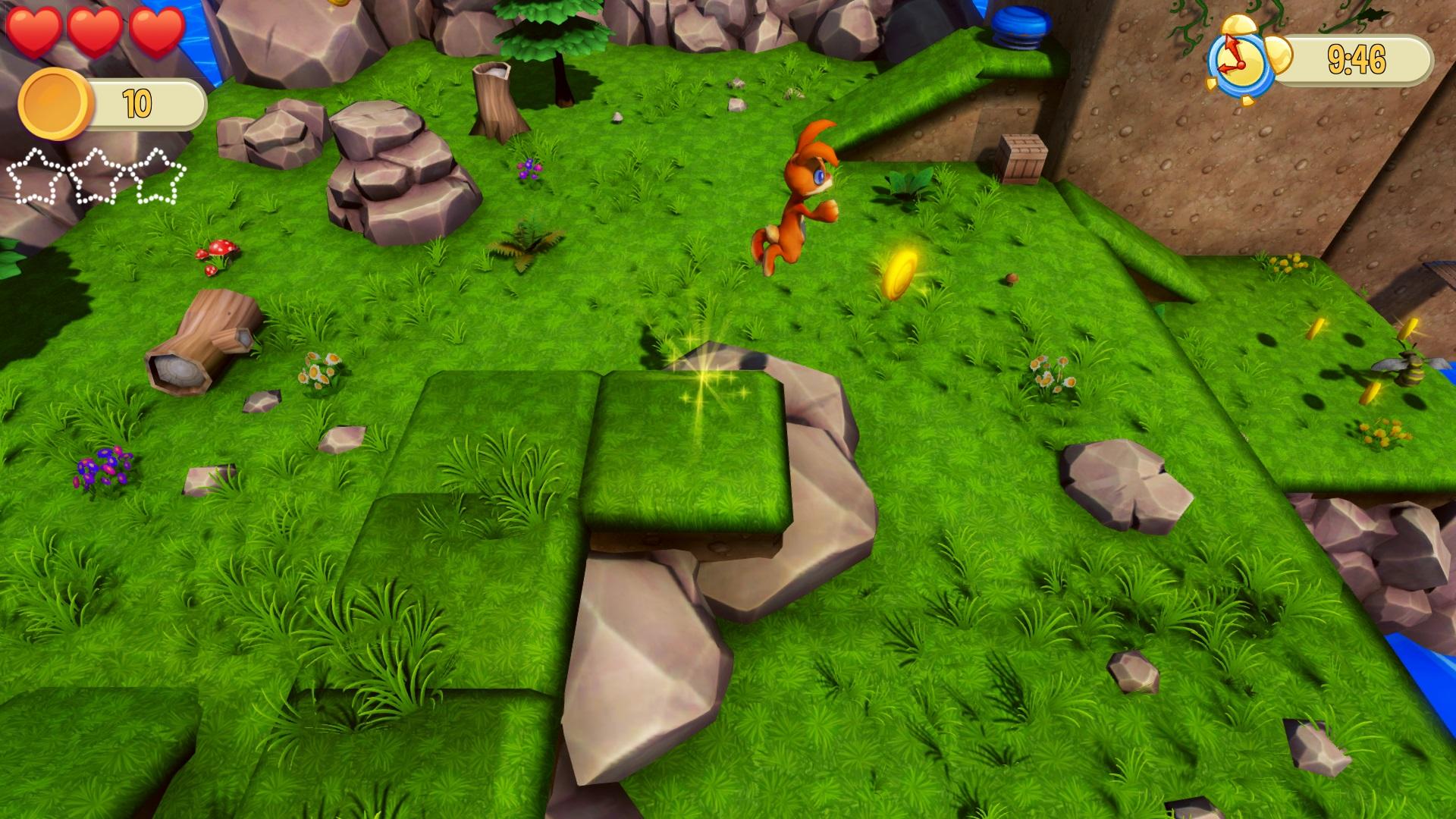Open the wooden barrel near the cliff wall
This screenshot has height=819, width=1456.
pos(1024,159)
